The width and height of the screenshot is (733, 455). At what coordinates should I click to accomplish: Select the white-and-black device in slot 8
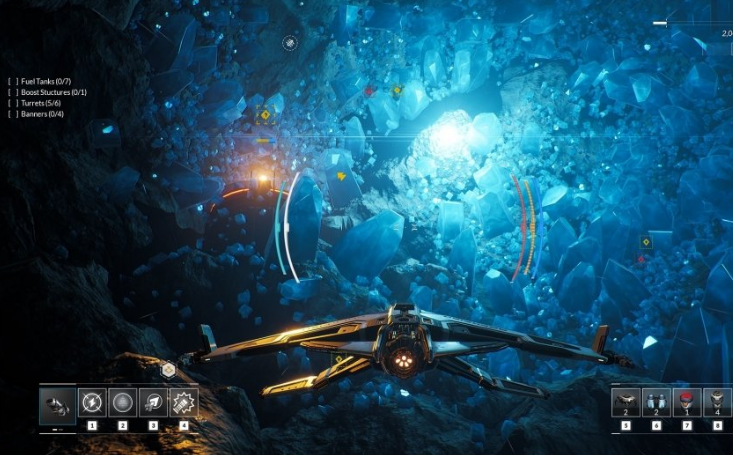point(717,402)
